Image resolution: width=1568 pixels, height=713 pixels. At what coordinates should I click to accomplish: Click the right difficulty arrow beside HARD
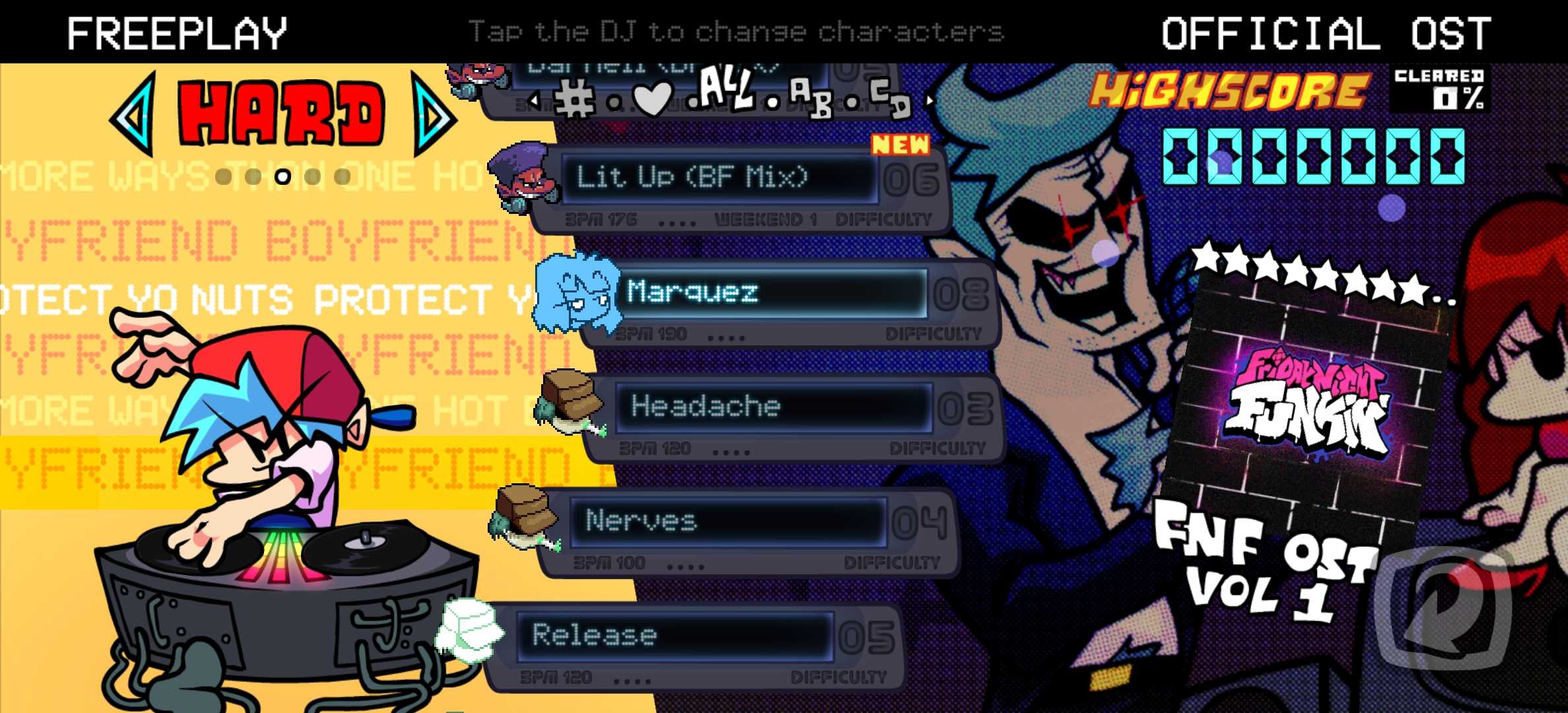432,116
